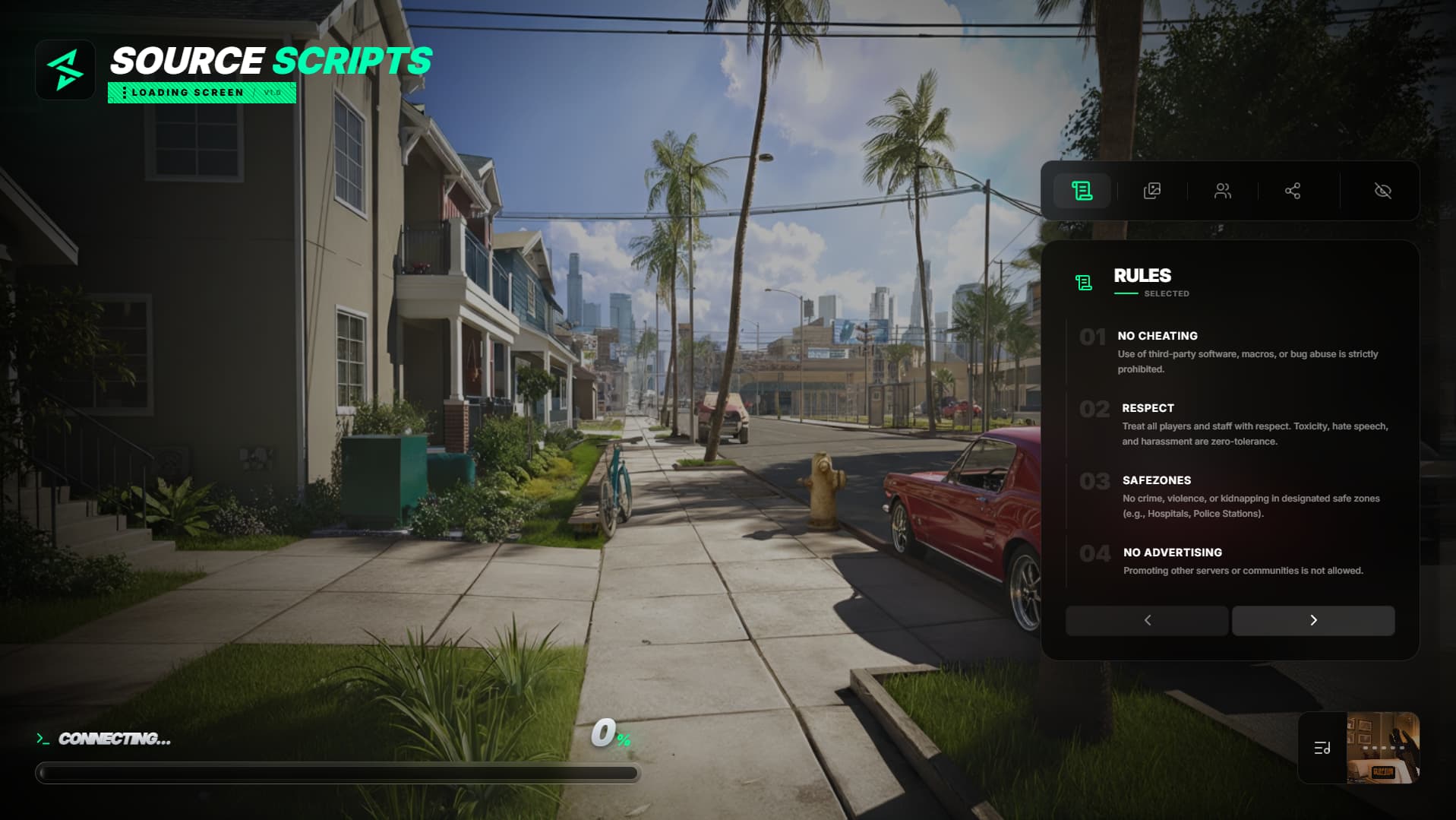Open the share socials tab
The image size is (1456, 820).
coord(1292,191)
